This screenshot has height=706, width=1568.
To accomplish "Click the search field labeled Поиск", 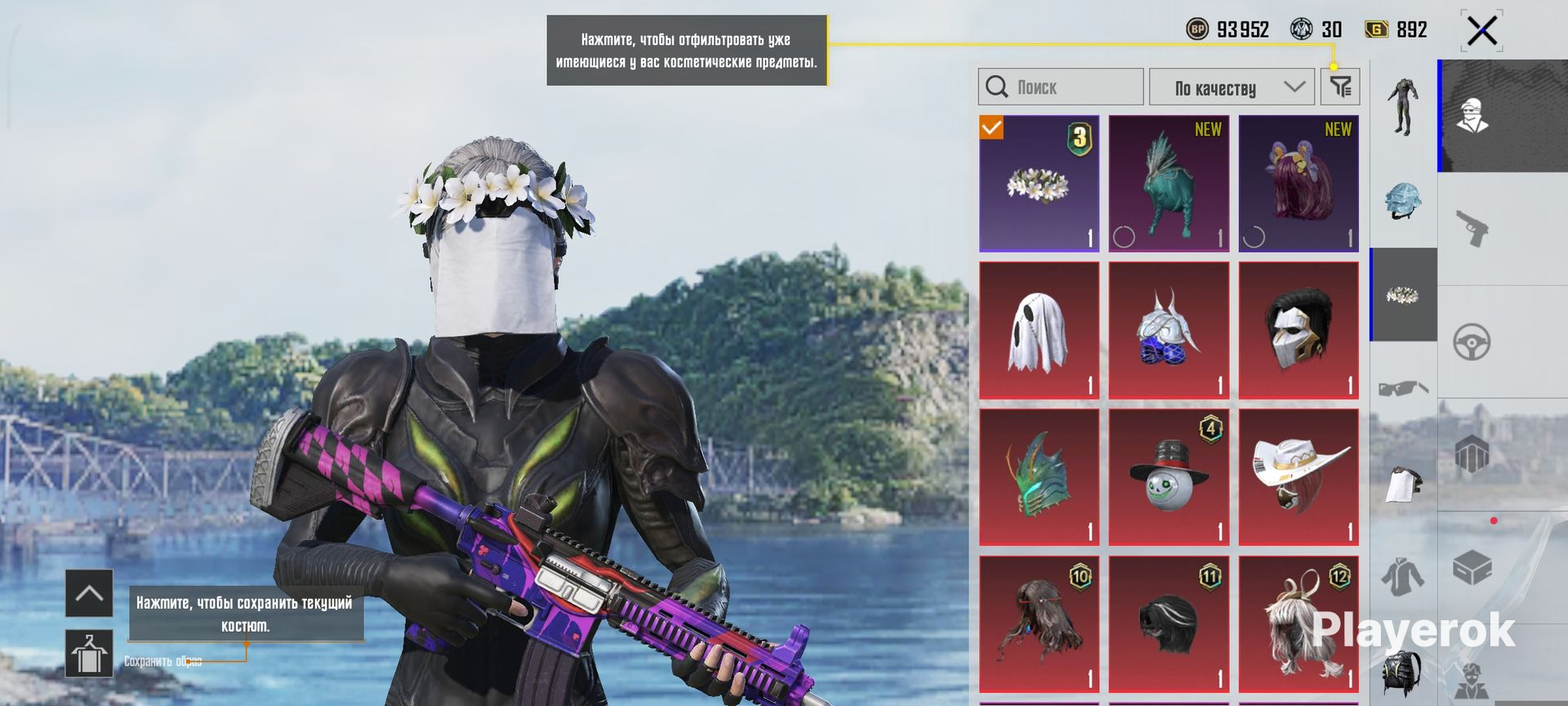I will 1060,87.
